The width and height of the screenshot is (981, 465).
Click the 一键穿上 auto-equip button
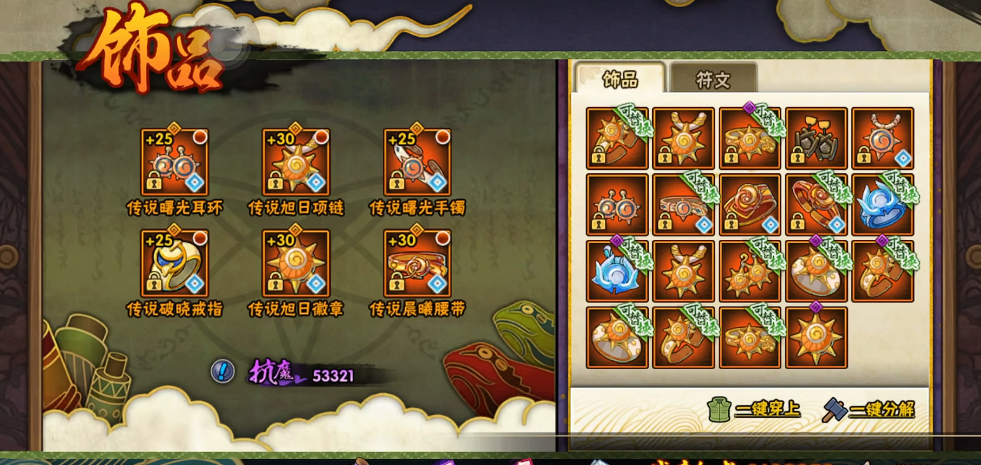pyautogui.click(x=753, y=408)
